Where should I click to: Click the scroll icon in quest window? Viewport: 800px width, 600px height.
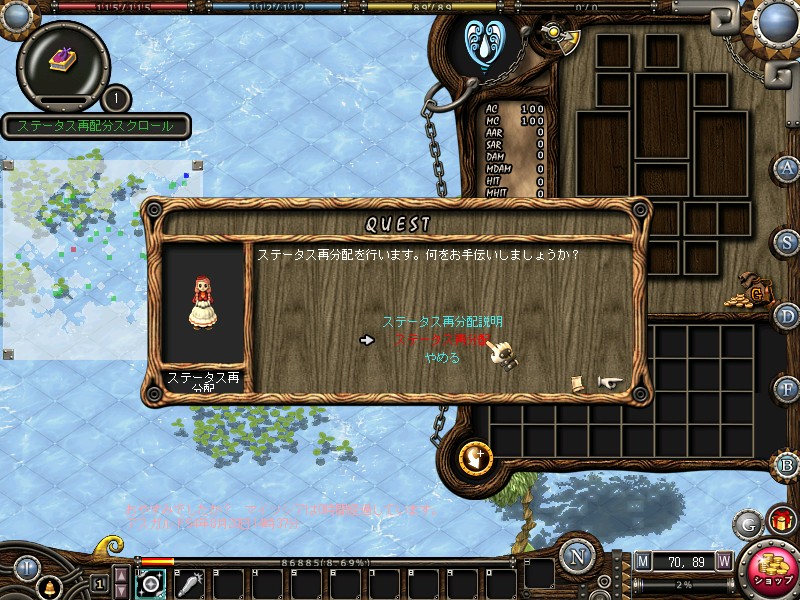[578, 383]
